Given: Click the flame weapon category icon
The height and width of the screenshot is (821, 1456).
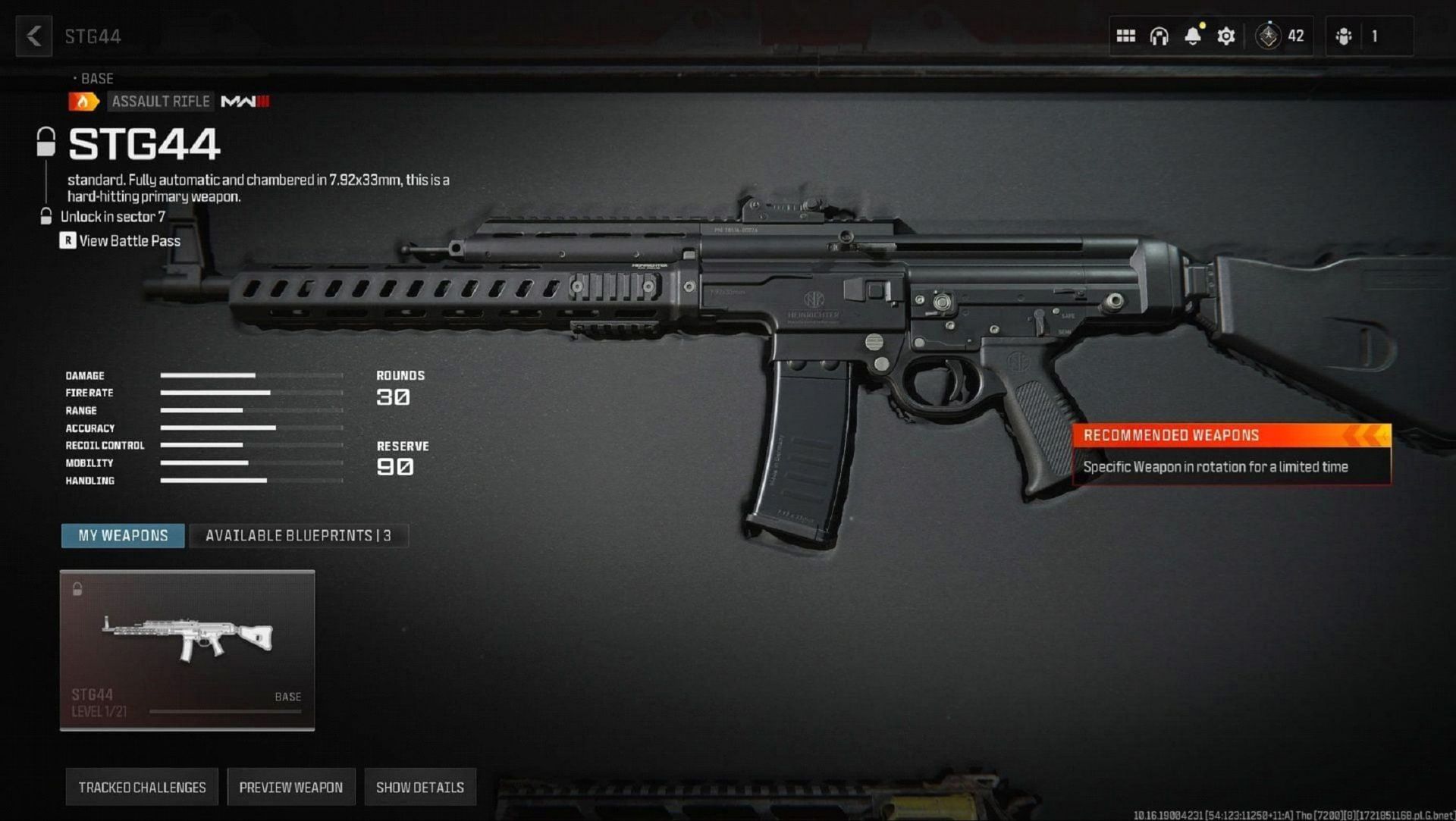Looking at the screenshot, I should (84, 101).
